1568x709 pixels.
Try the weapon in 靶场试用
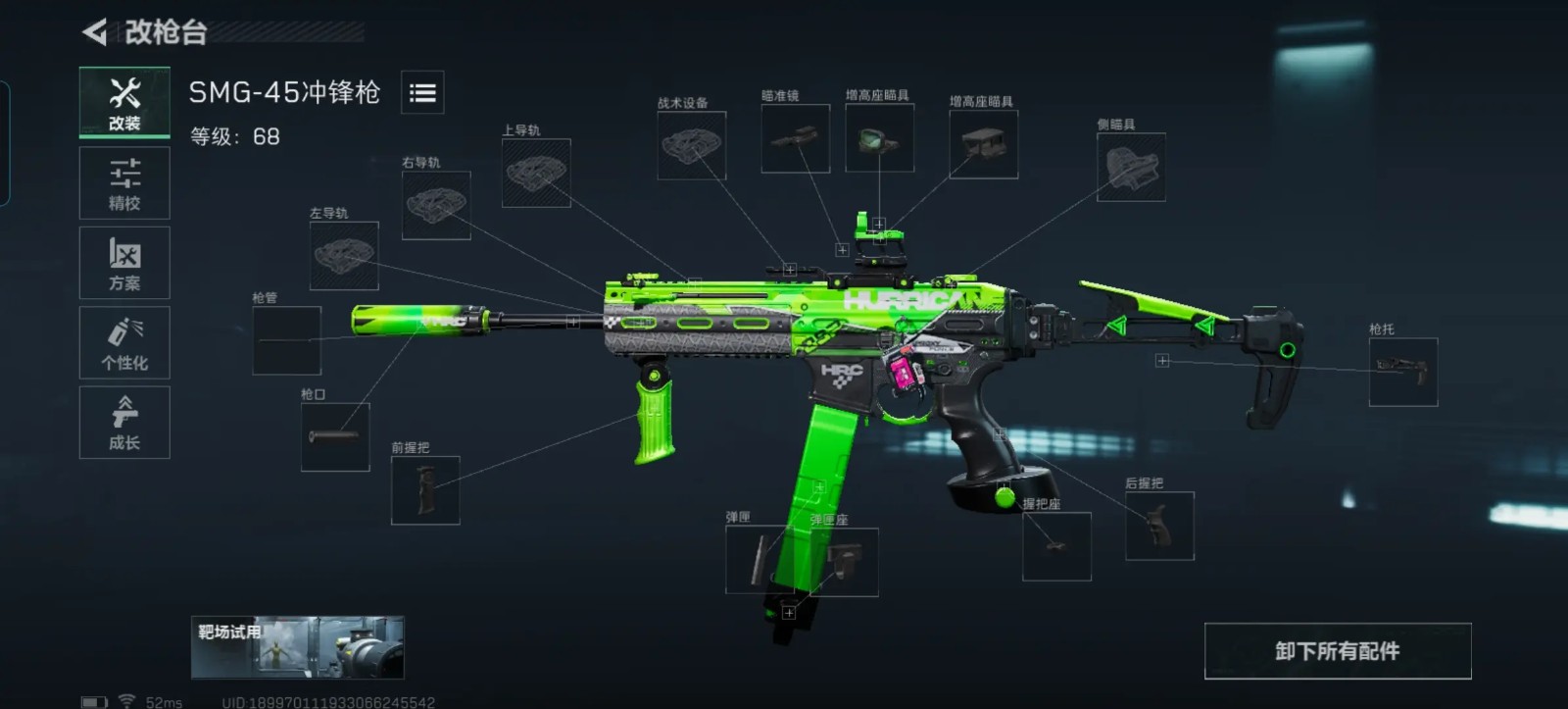297,647
